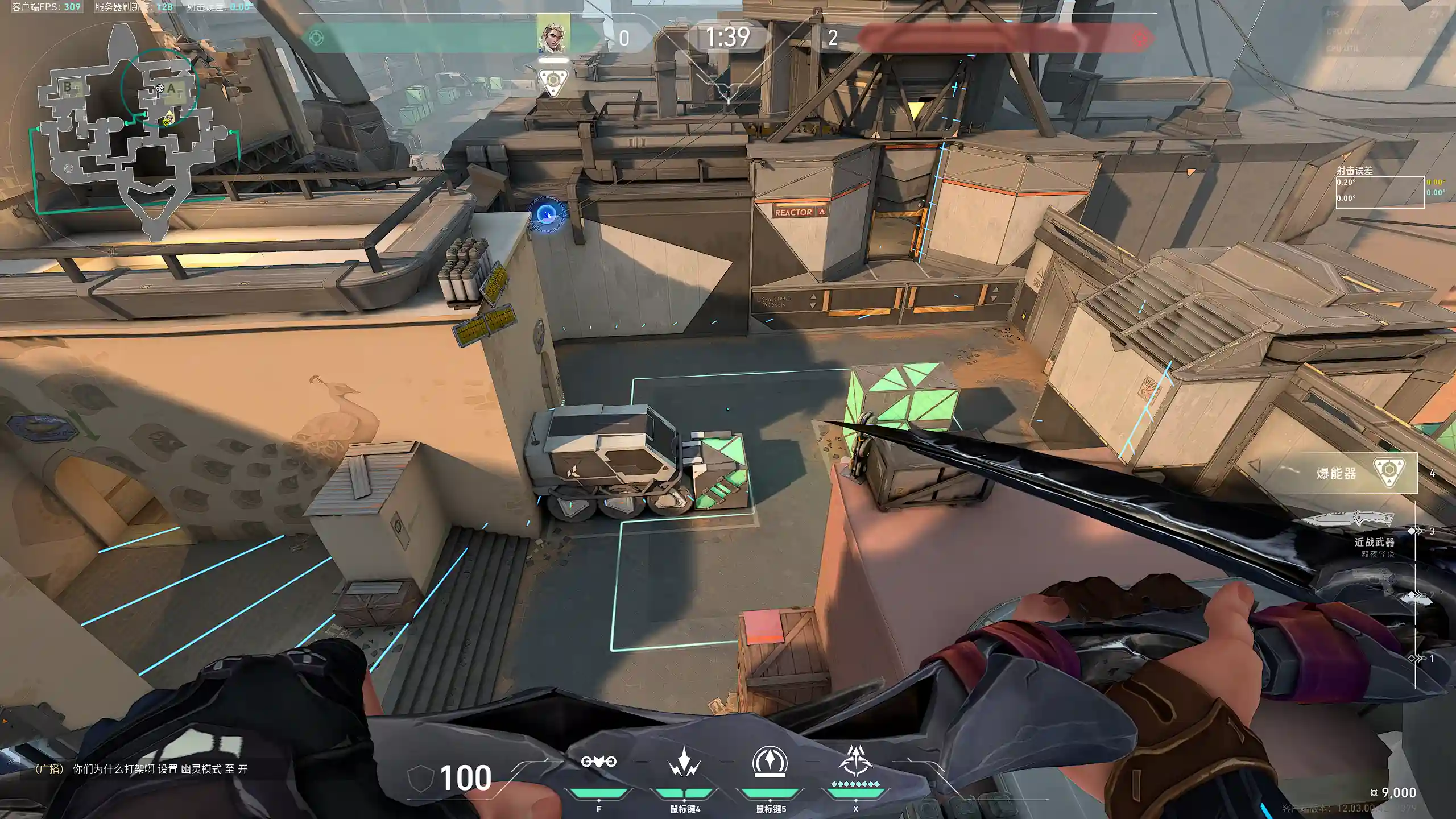This screenshot has height=819, width=1456.
Task: Click the B site label on minimap
Action: click(x=68, y=86)
